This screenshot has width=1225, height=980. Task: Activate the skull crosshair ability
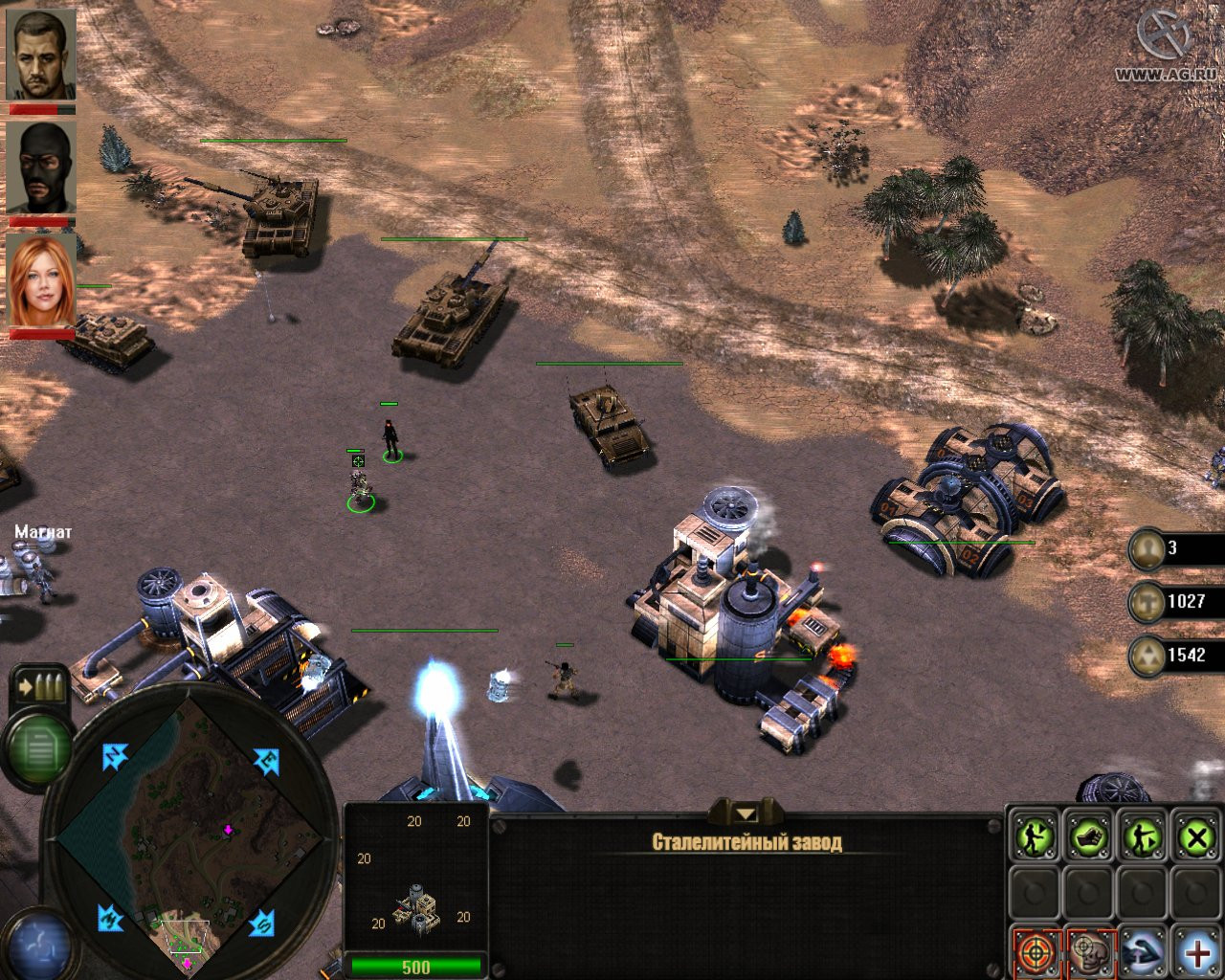click(1089, 952)
